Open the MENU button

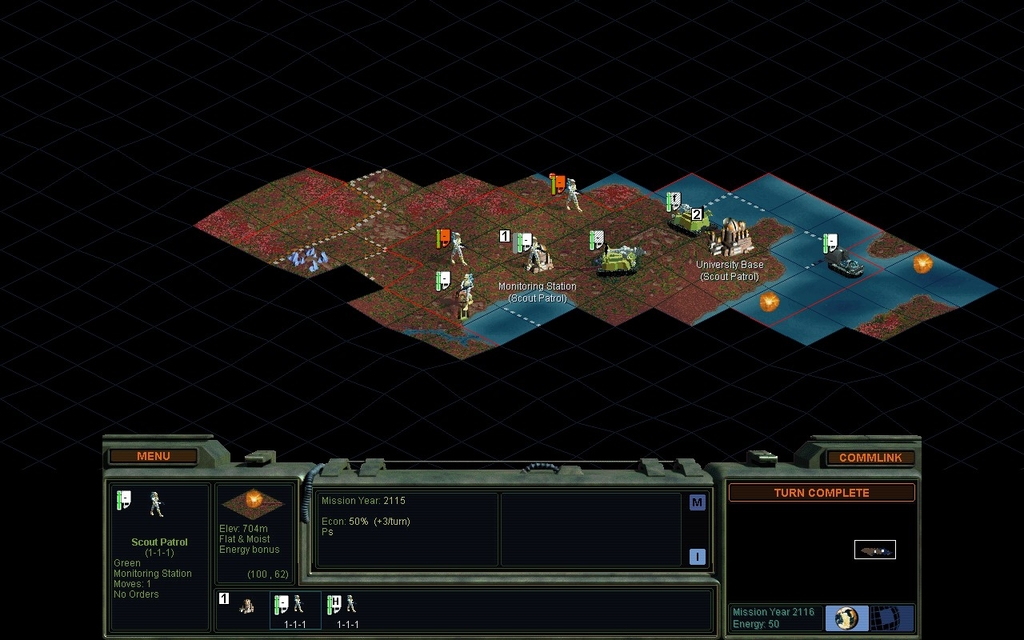pyautogui.click(x=153, y=457)
